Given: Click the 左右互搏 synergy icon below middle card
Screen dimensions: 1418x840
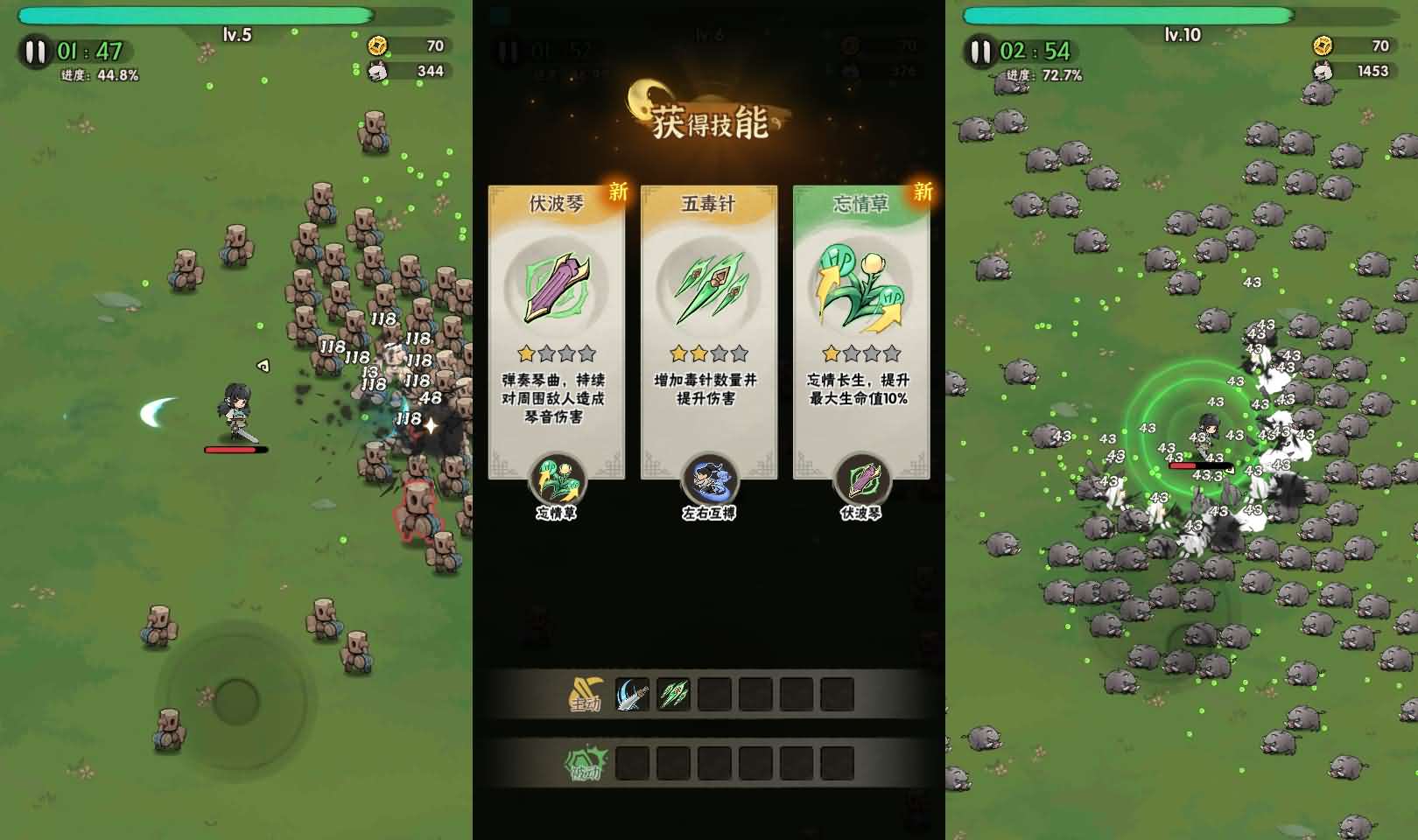Looking at the screenshot, I should pyautogui.click(x=709, y=479).
